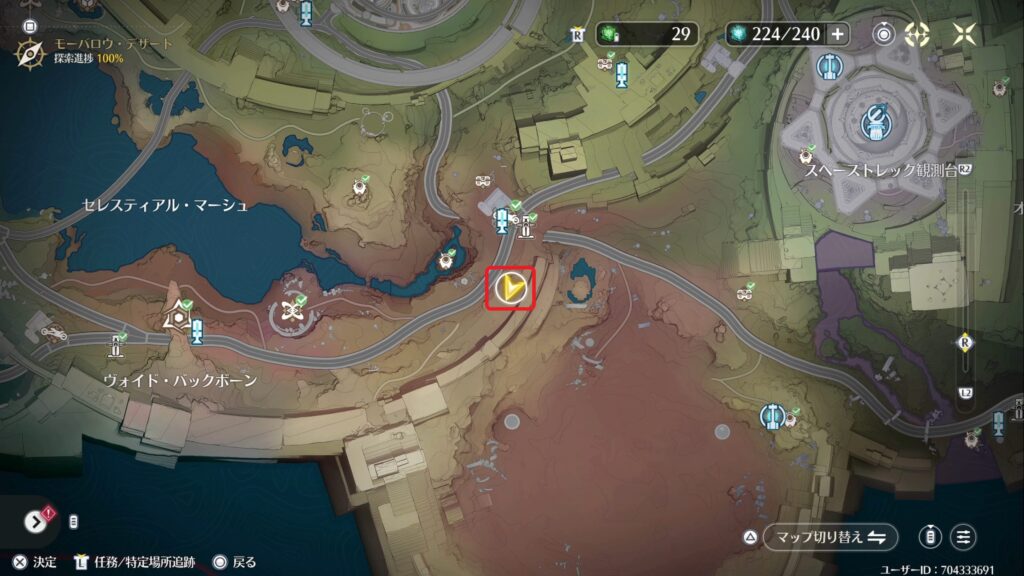Open the exploration progress compass icon

click(29, 51)
